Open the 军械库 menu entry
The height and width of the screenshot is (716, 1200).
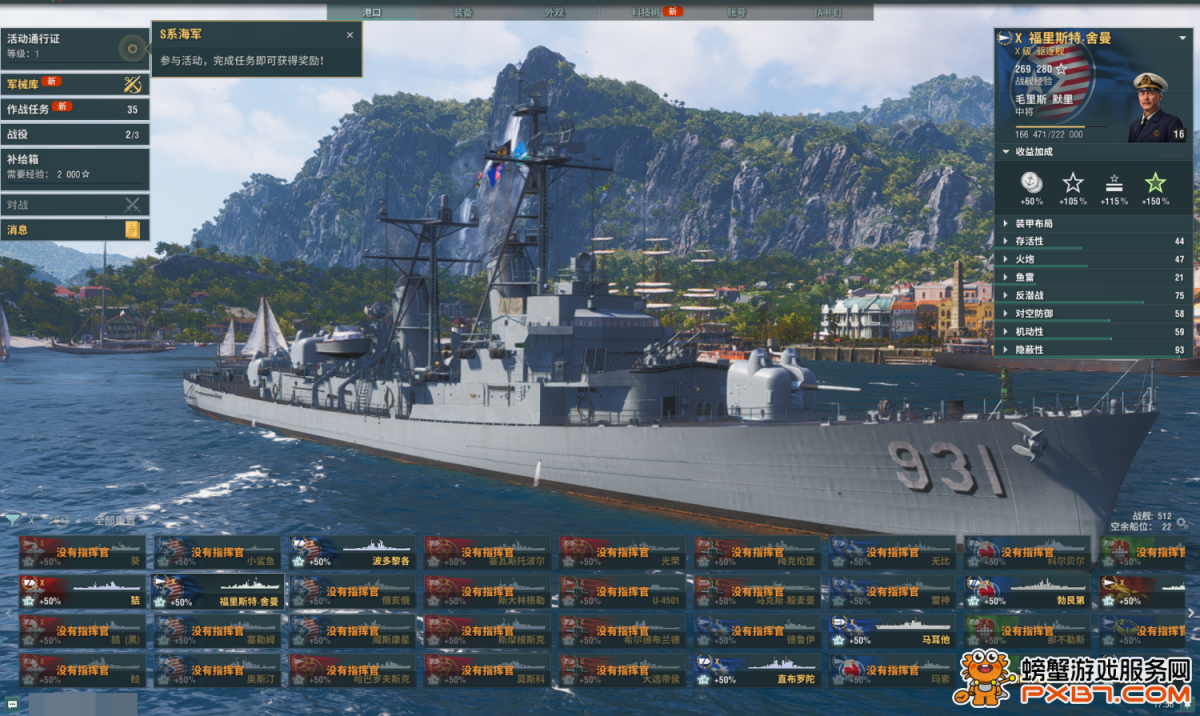pos(75,84)
